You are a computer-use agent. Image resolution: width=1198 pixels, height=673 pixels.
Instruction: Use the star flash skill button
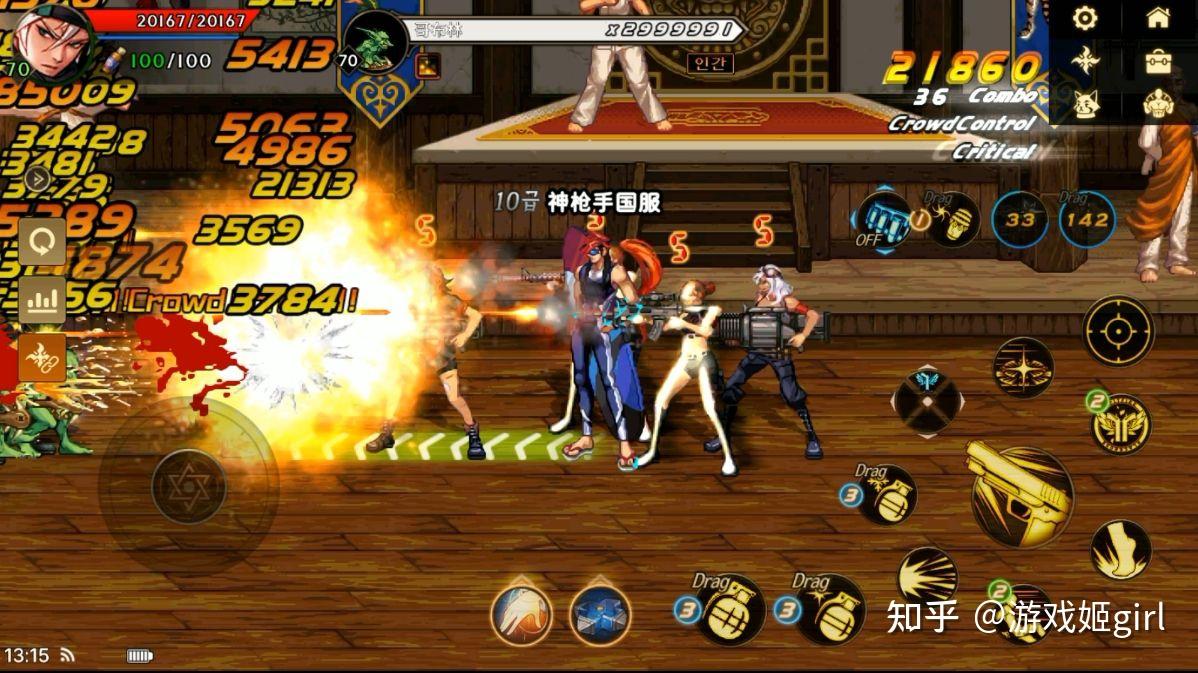pos(1022,367)
